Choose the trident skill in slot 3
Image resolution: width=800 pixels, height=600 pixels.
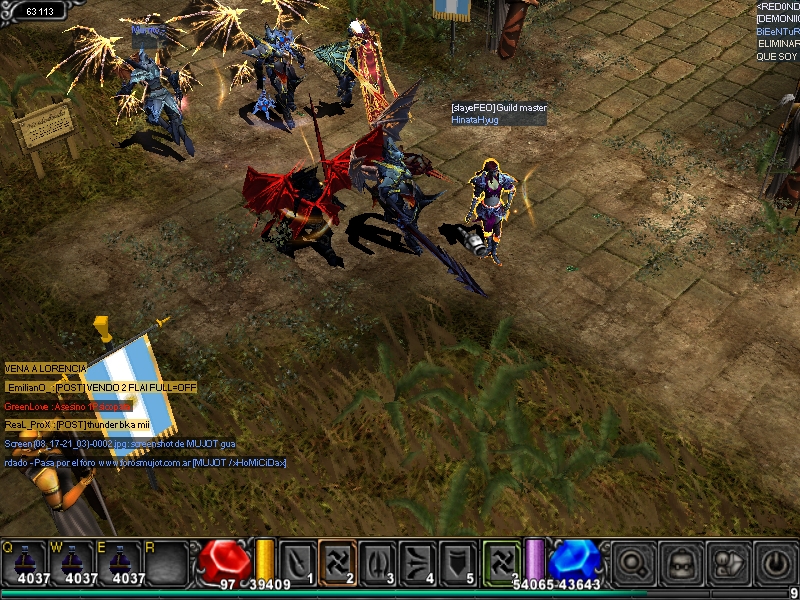tap(378, 562)
